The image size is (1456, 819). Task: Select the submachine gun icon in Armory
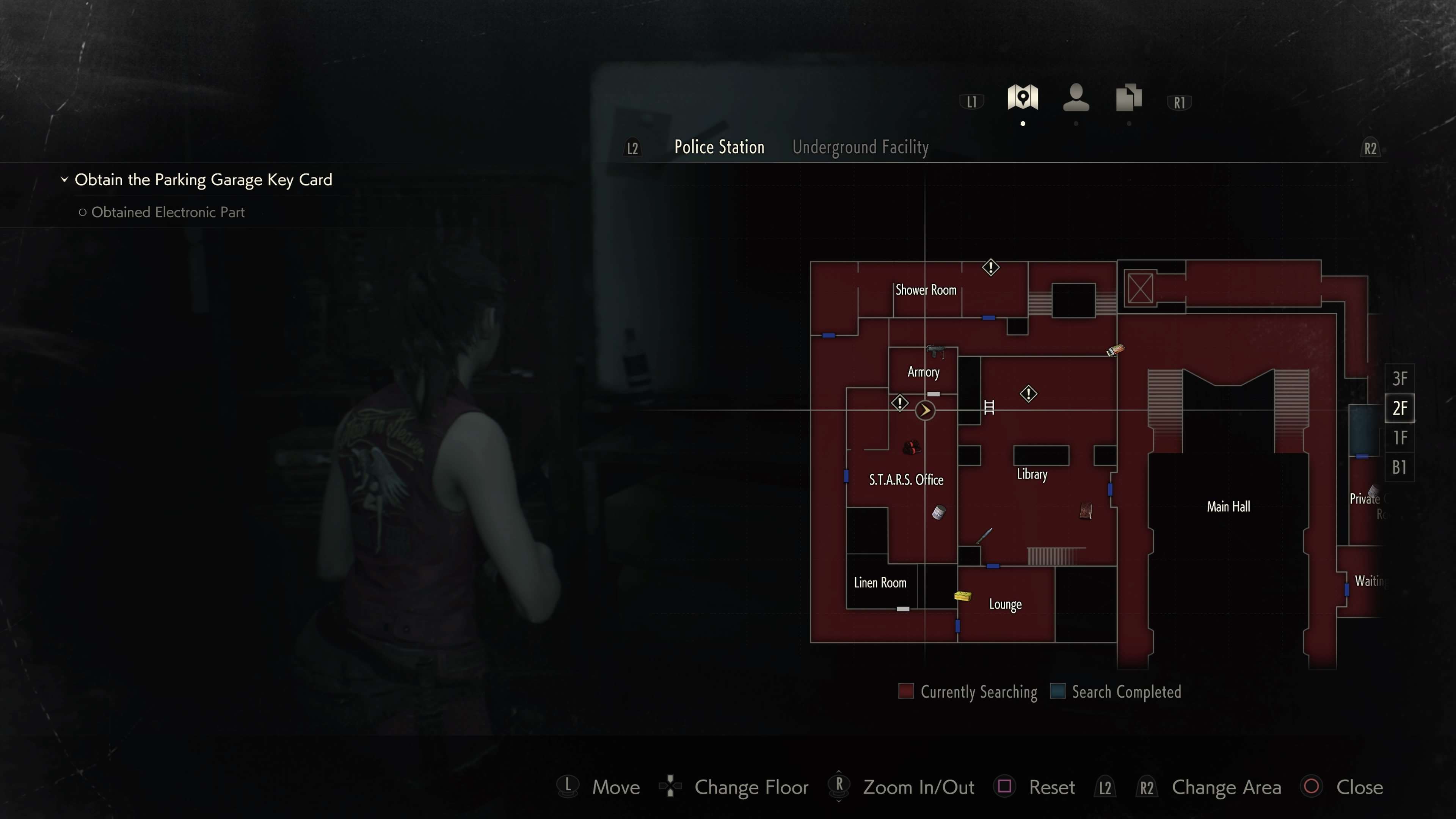pos(935,351)
